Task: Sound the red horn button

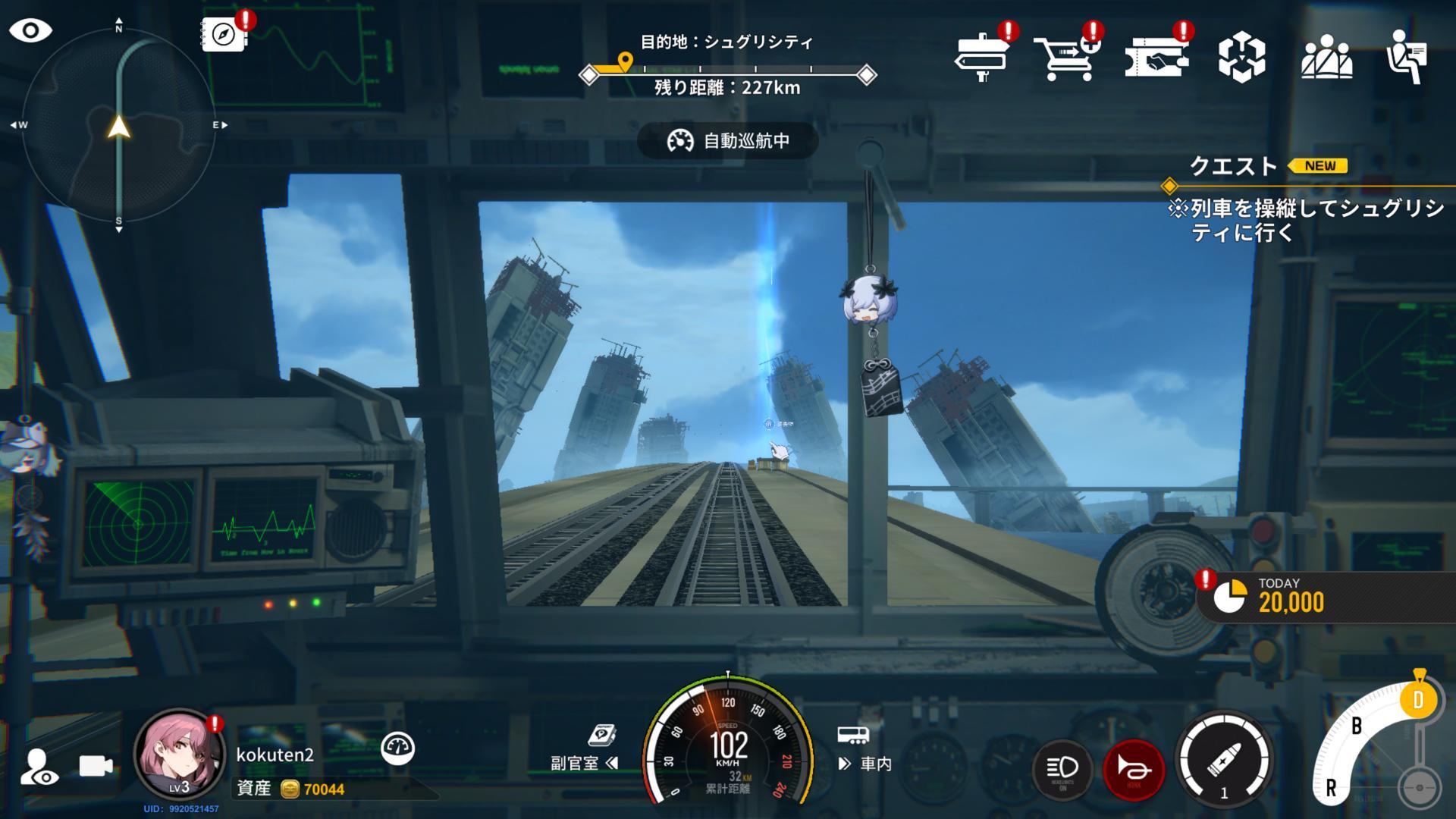Action: click(1134, 769)
